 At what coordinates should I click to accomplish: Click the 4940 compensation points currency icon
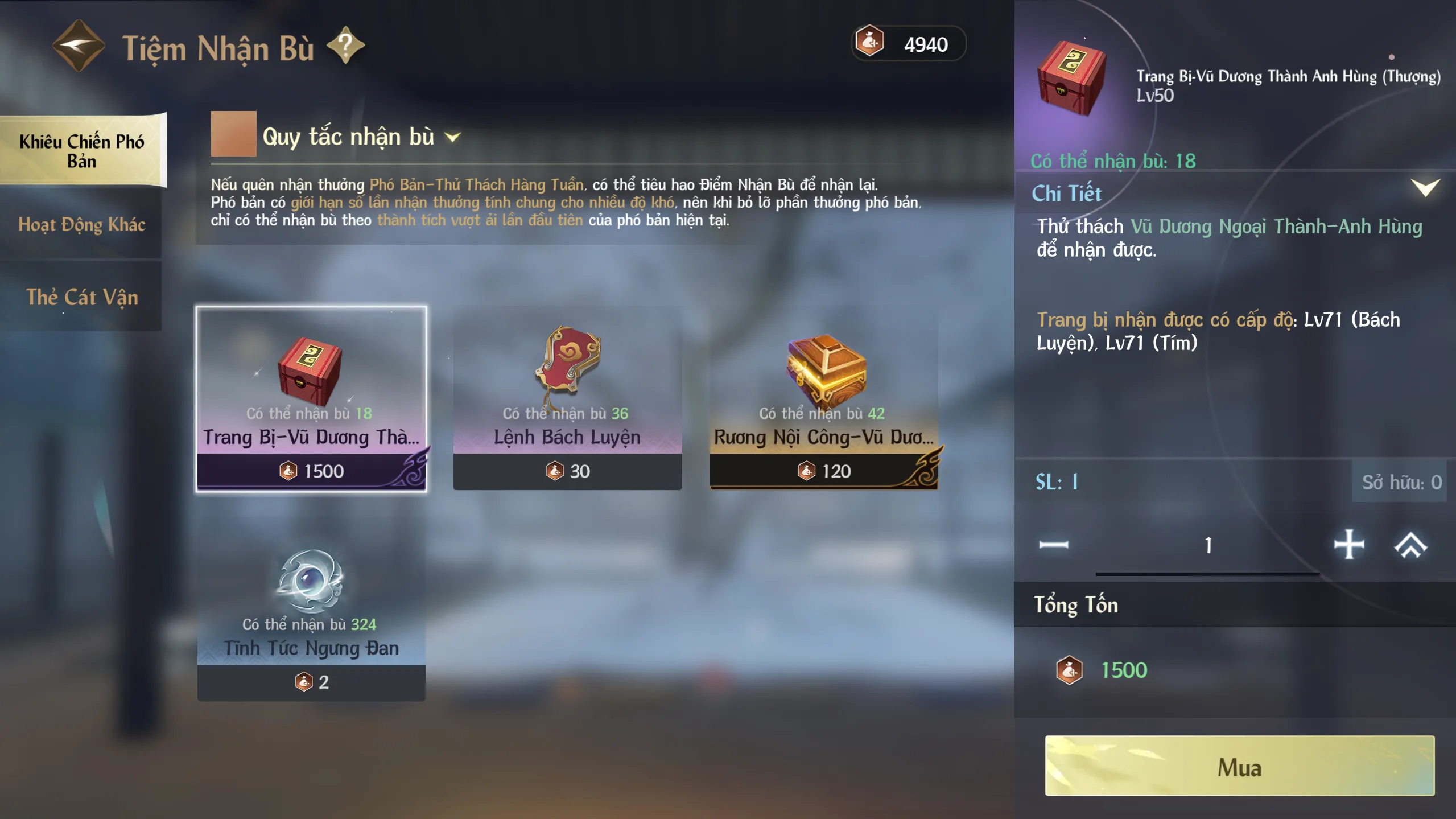pos(869,43)
